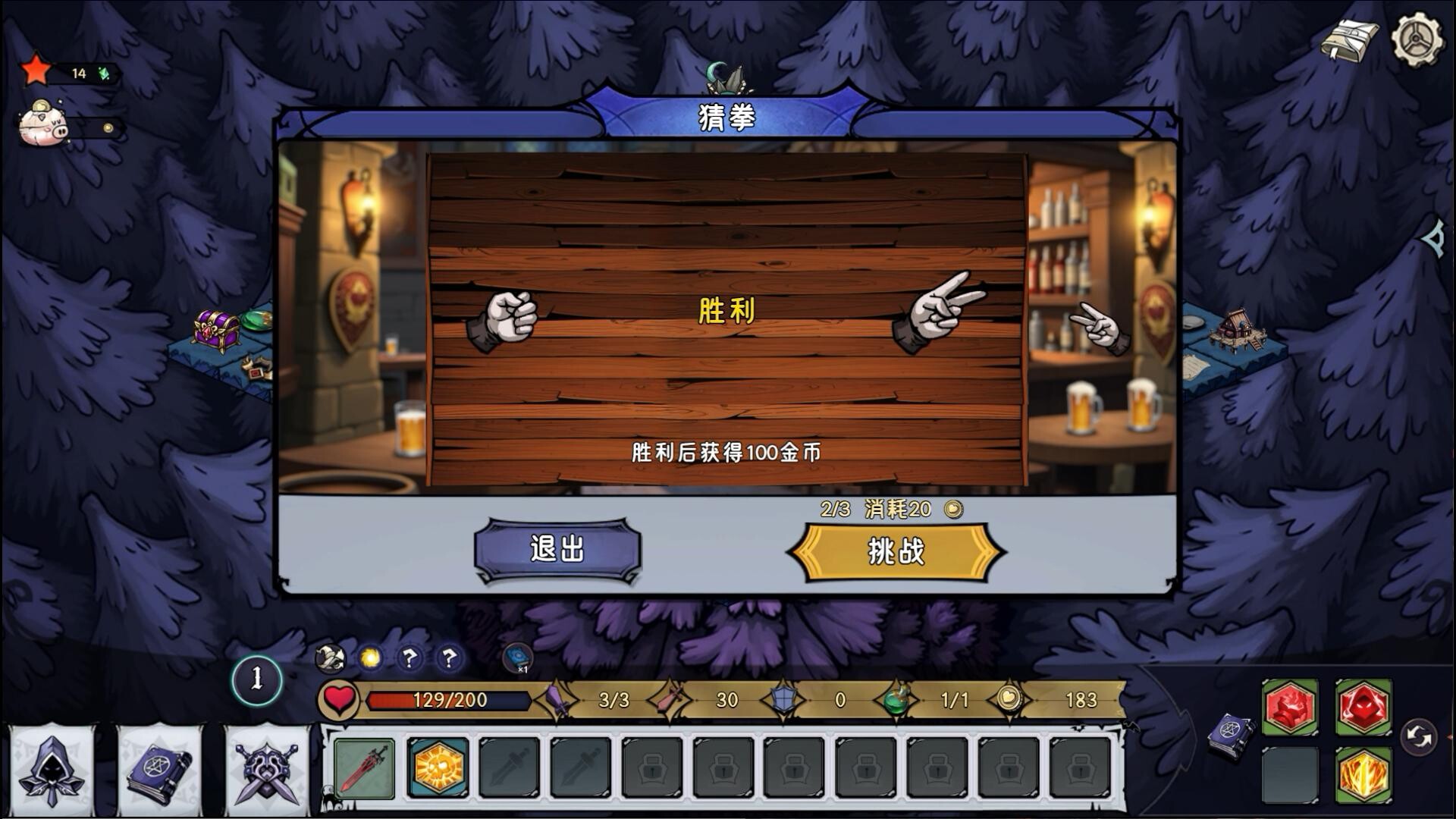Click the witch hat status icon

tap(331, 657)
